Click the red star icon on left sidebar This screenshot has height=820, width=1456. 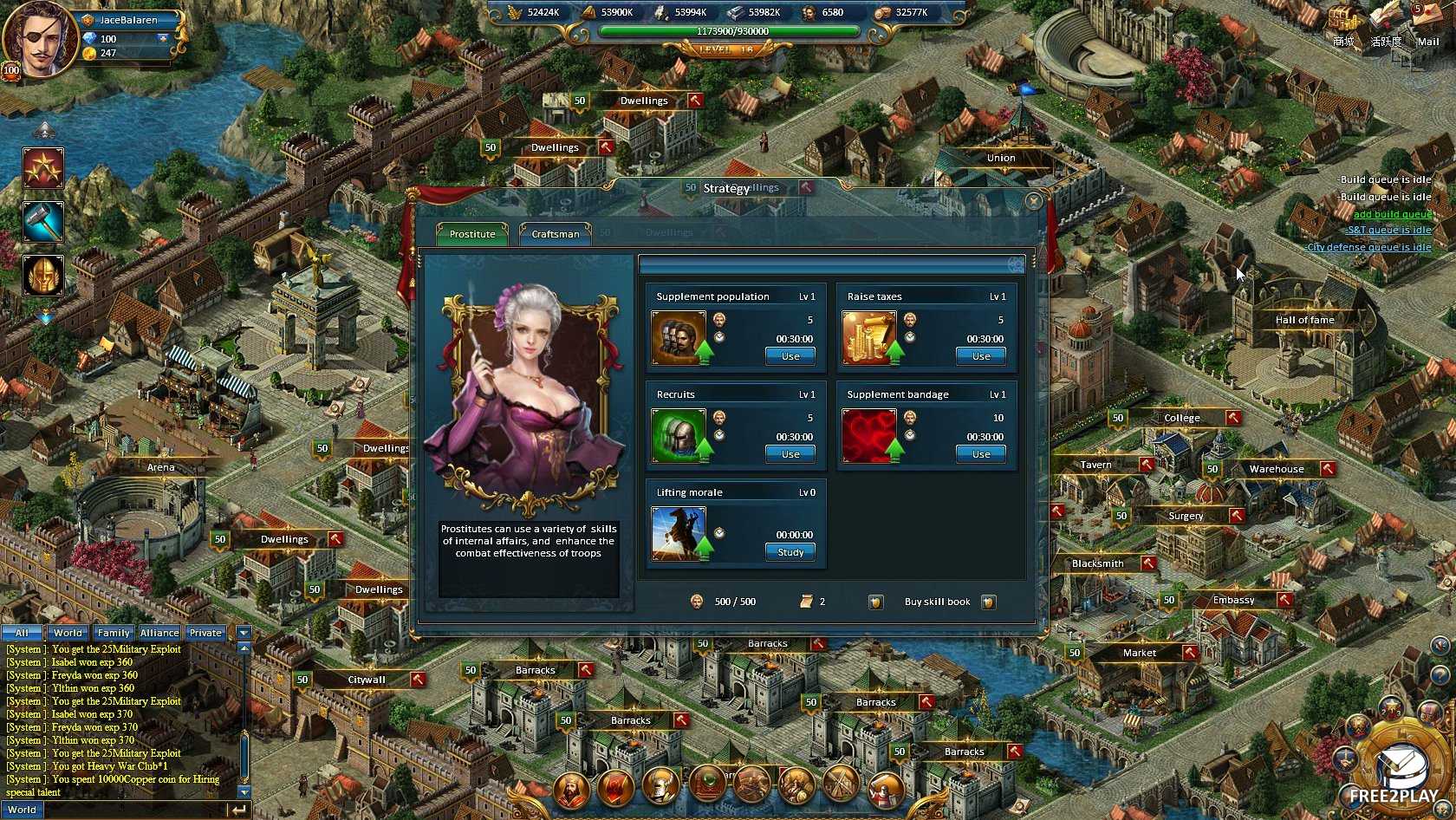coord(43,168)
